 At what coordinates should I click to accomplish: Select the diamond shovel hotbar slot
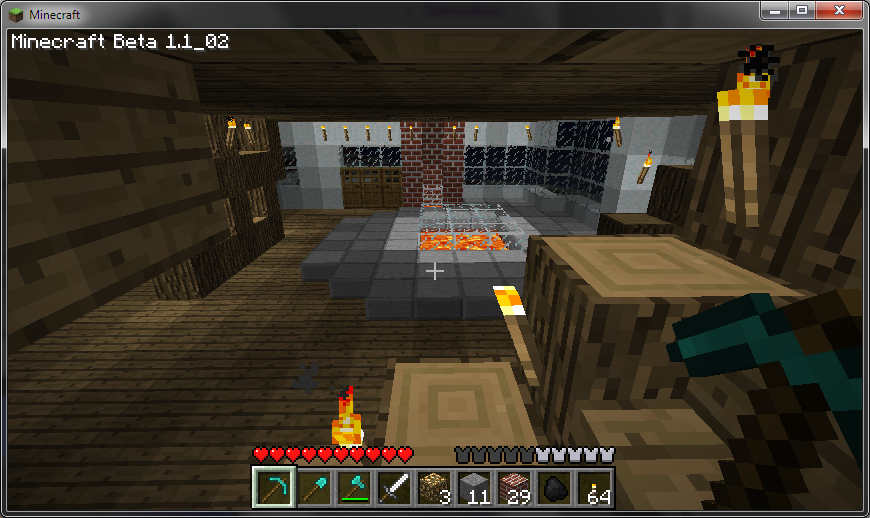[313, 488]
